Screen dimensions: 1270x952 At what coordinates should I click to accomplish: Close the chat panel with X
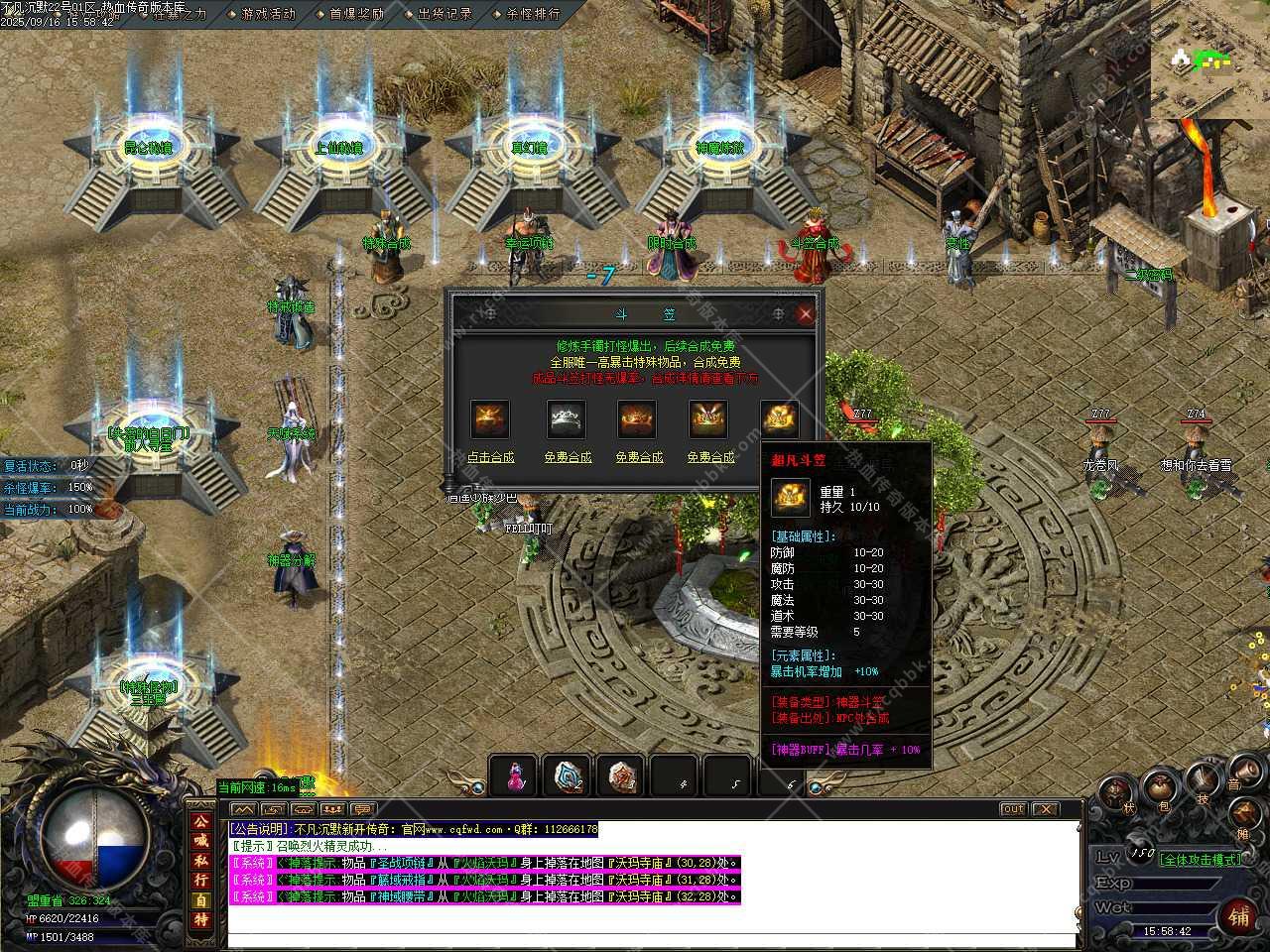1046,809
